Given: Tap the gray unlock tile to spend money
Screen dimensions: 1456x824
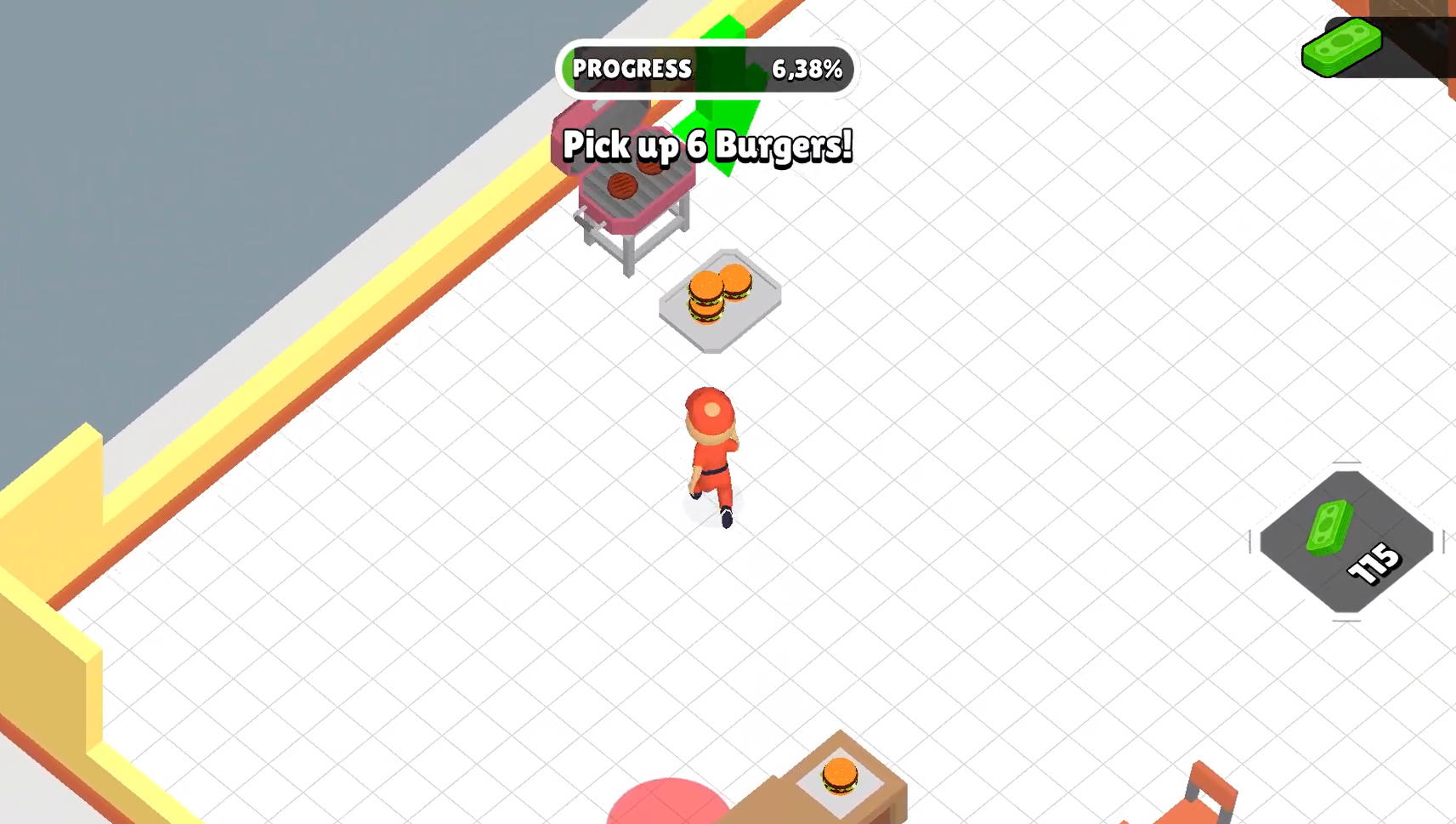Looking at the screenshot, I should 1347,544.
